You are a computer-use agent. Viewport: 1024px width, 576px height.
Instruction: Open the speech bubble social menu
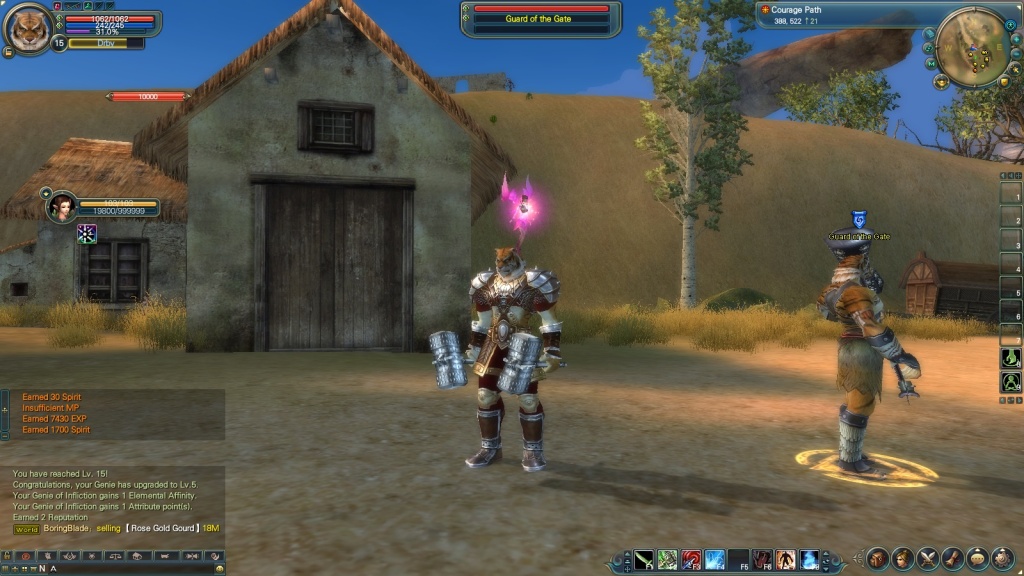coord(977,558)
